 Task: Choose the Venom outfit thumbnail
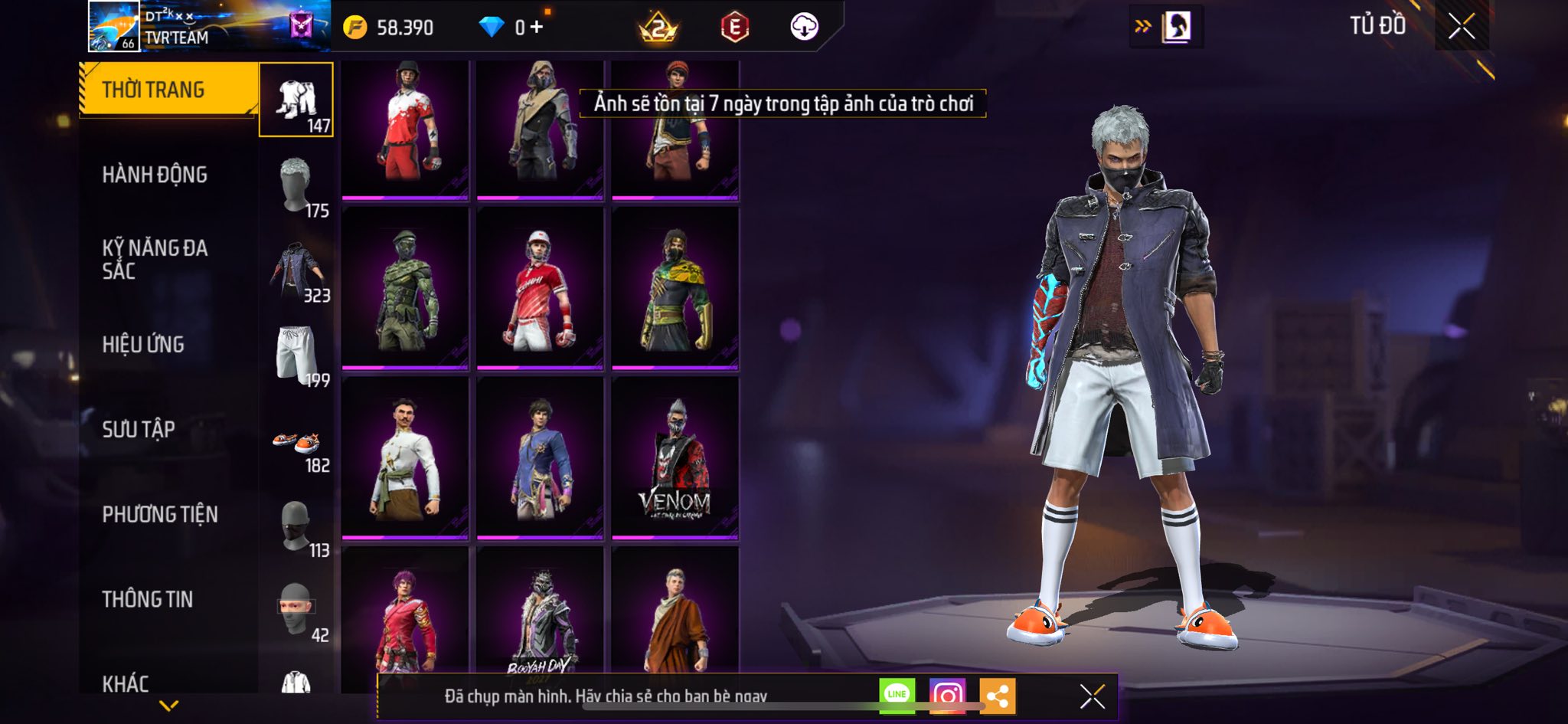[675, 458]
